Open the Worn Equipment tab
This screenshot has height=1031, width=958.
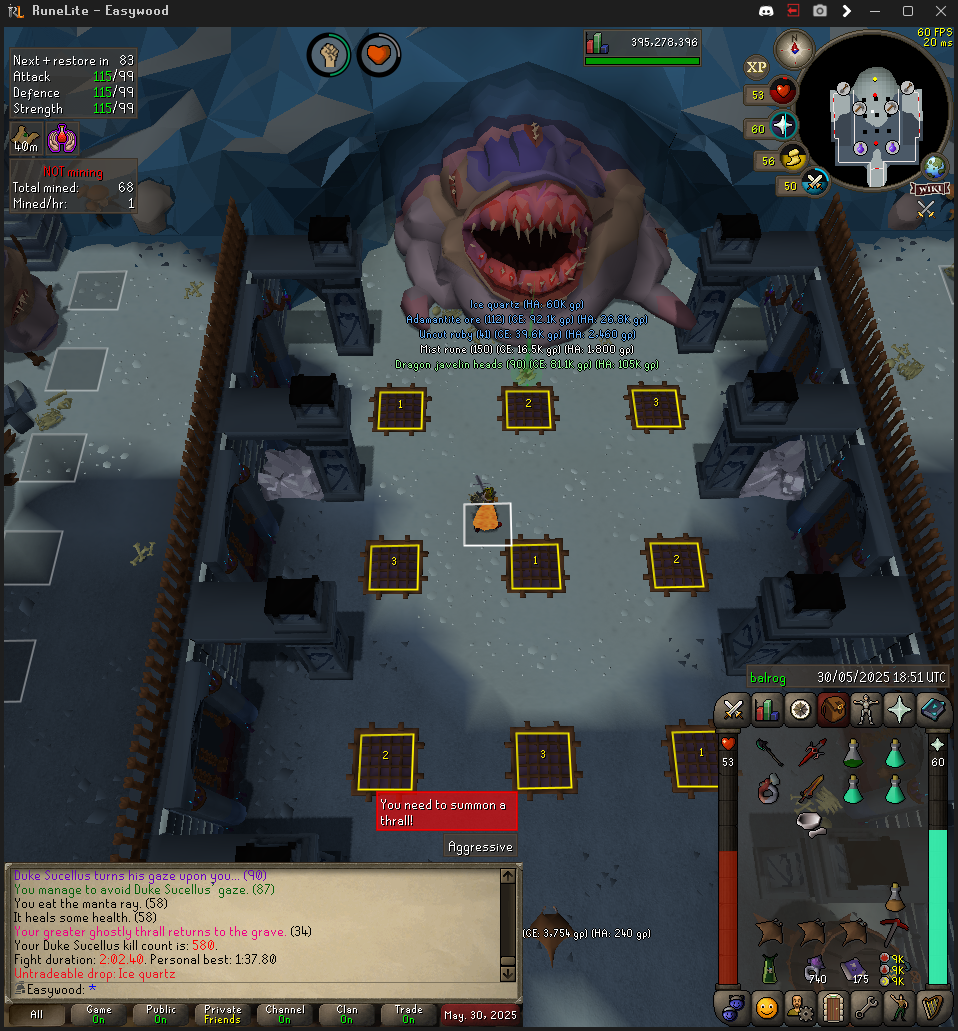coord(866,710)
